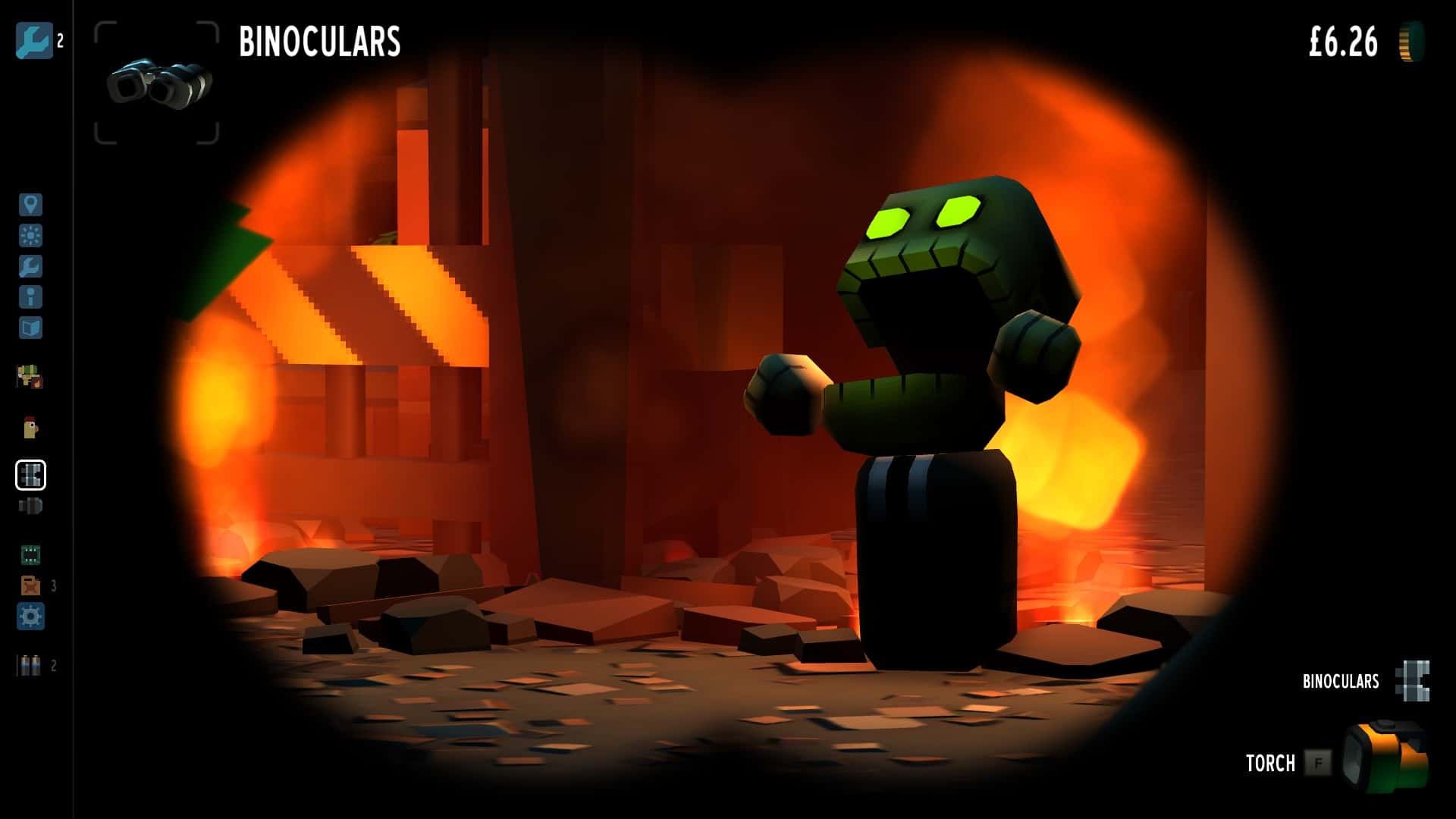This screenshot has width=1456, height=819.
Task: Click the second wrench icon in sidebar
Action: point(29,265)
